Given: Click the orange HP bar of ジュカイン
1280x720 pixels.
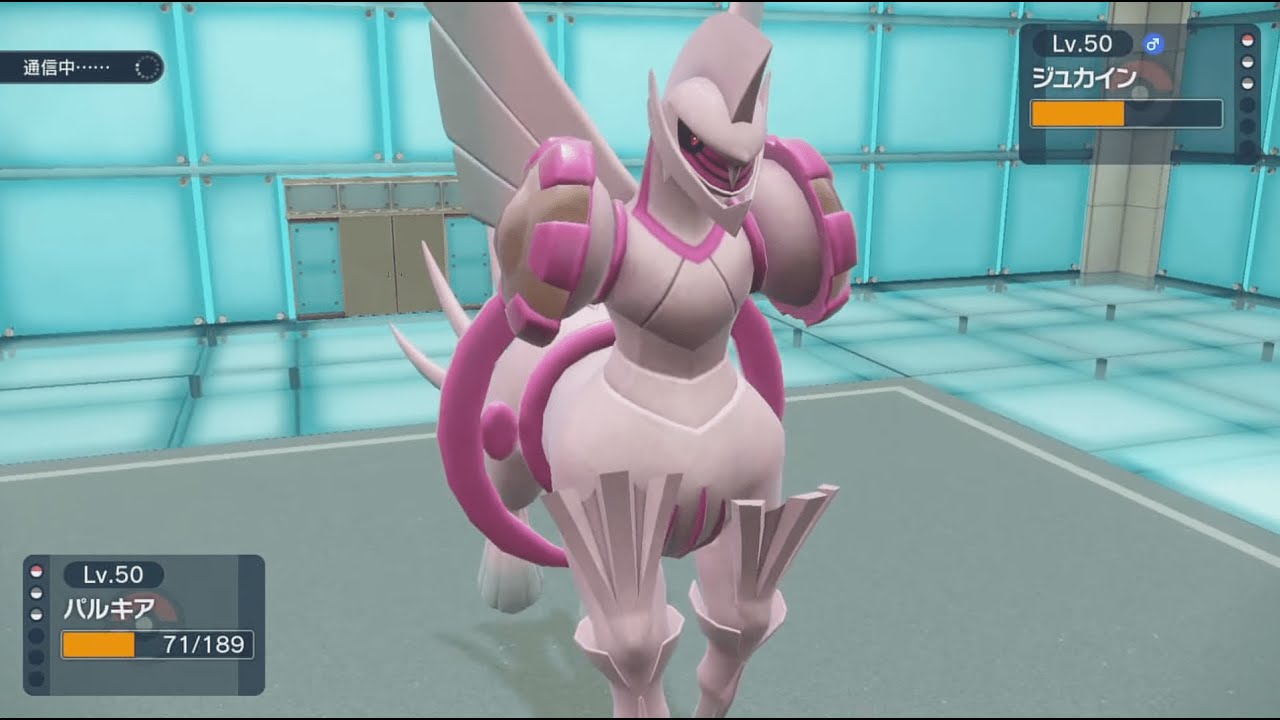Looking at the screenshot, I should point(1078,113).
